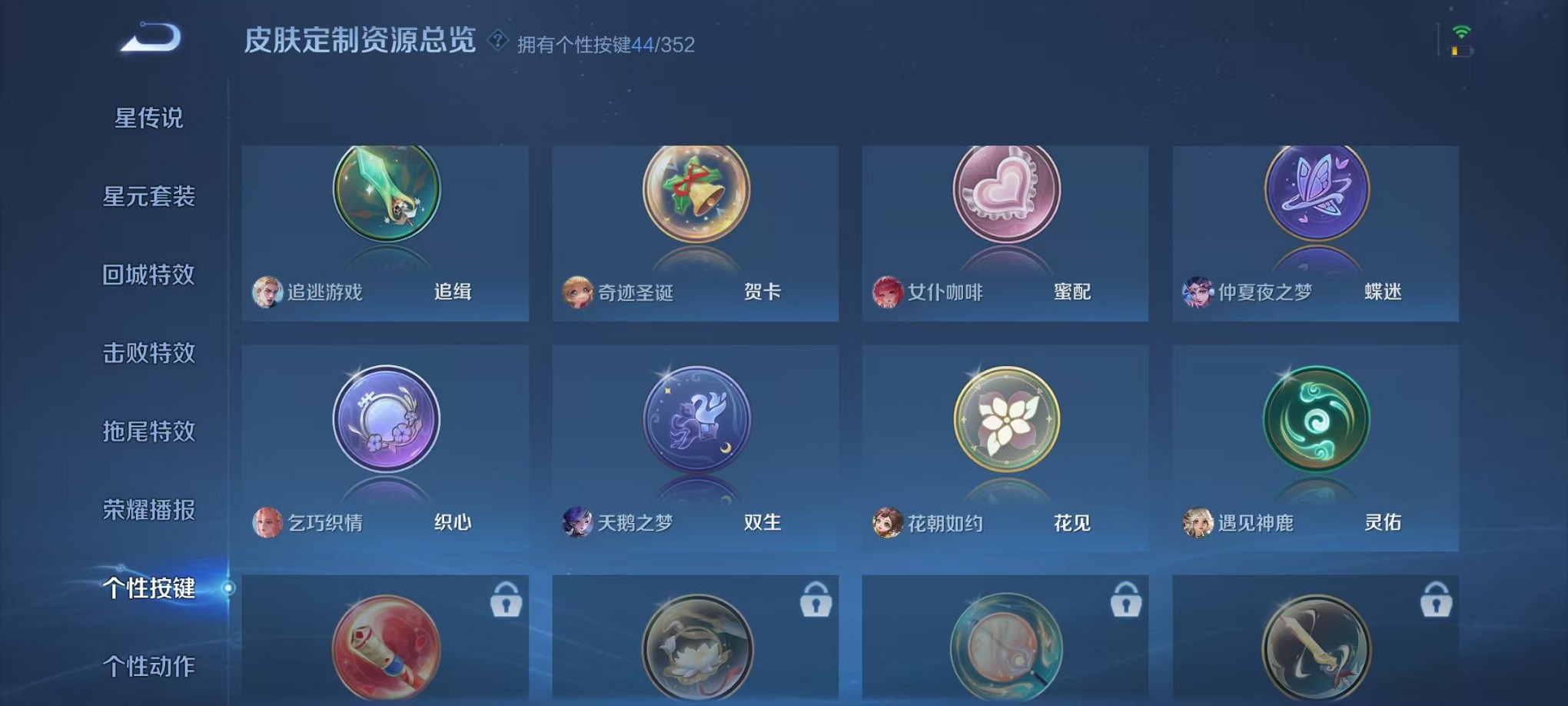Check the 44/352 ownership progress counter
Screen dimensions: 1568x706
pos(663,44)
